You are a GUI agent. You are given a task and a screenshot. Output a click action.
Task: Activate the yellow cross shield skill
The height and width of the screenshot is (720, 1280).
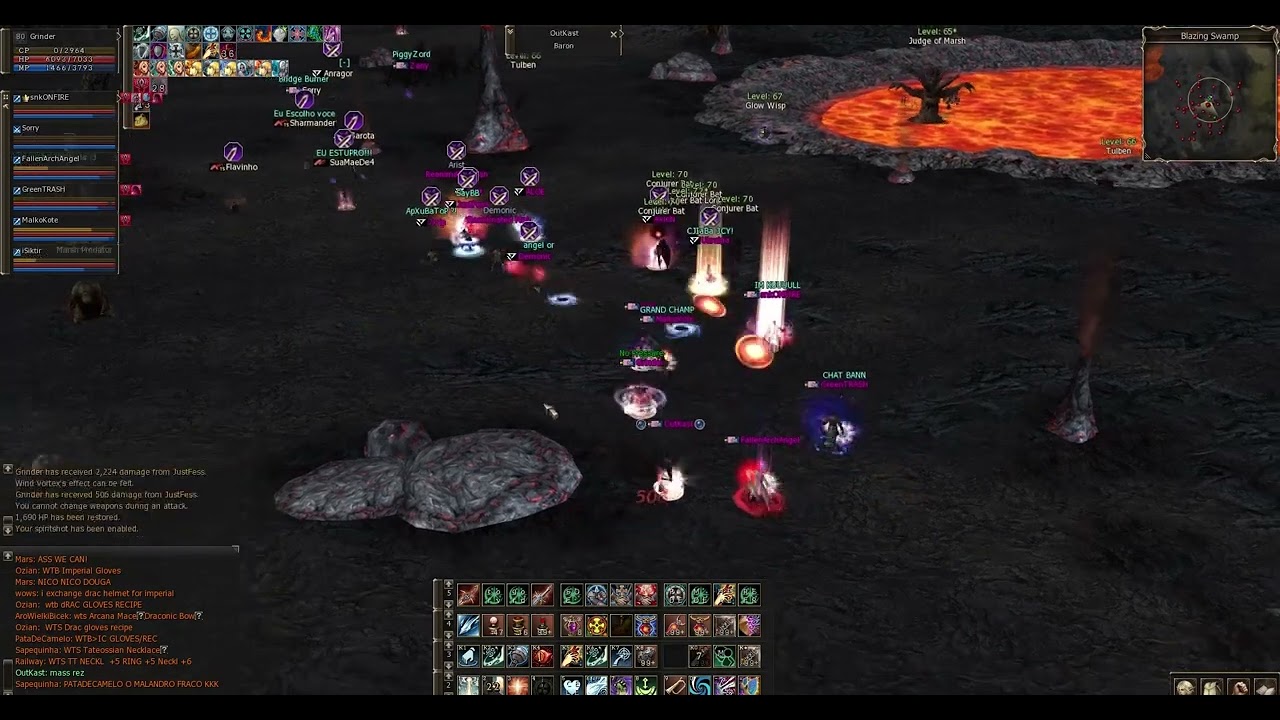596,627
